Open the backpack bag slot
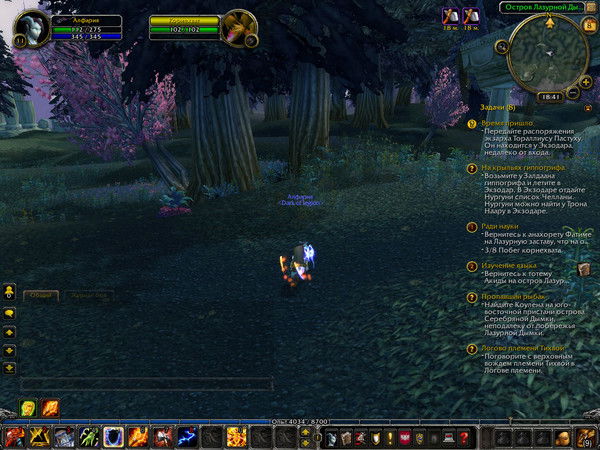 [587, 437]
